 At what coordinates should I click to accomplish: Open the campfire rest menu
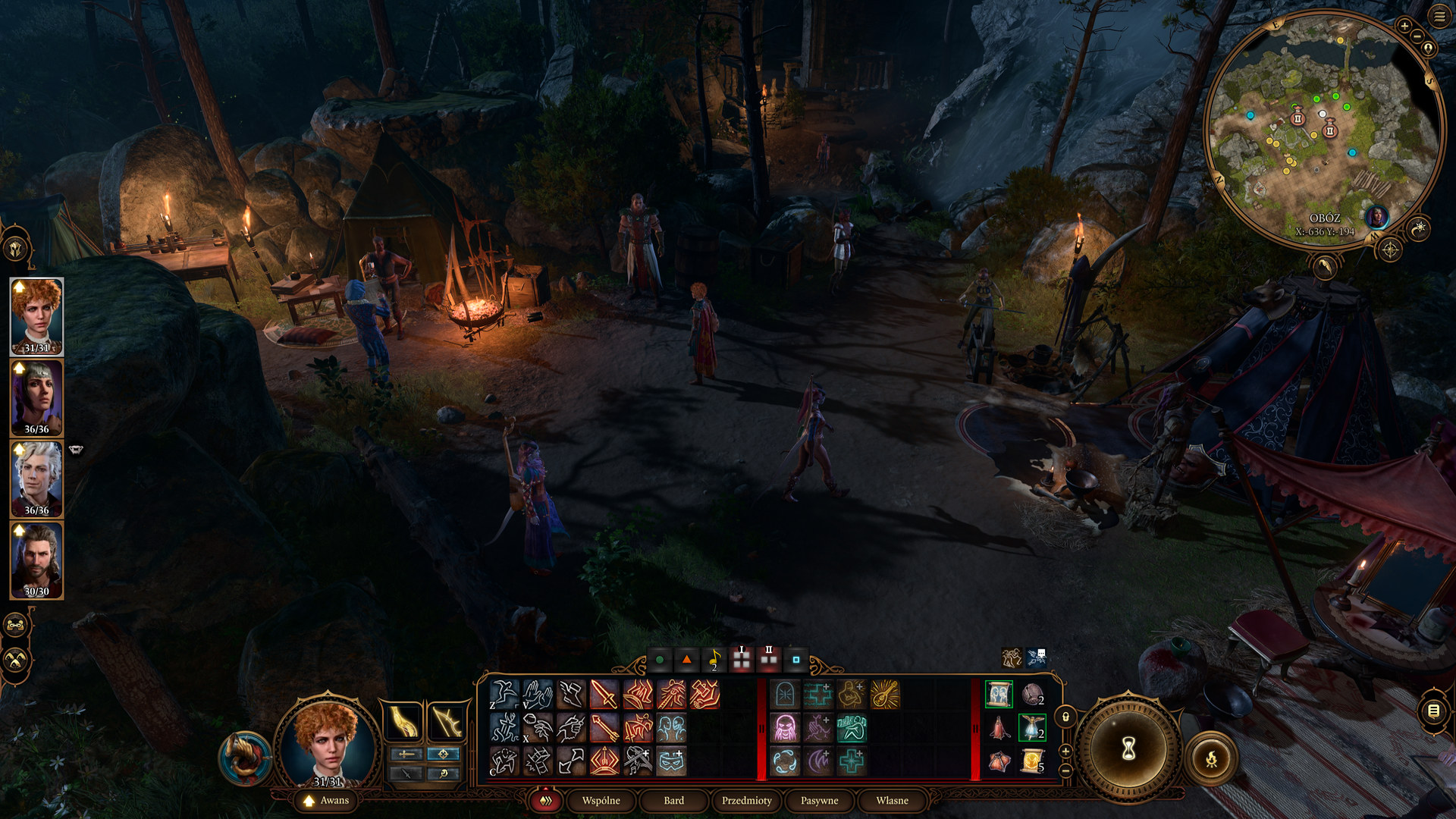click(x=1211, y=758)
